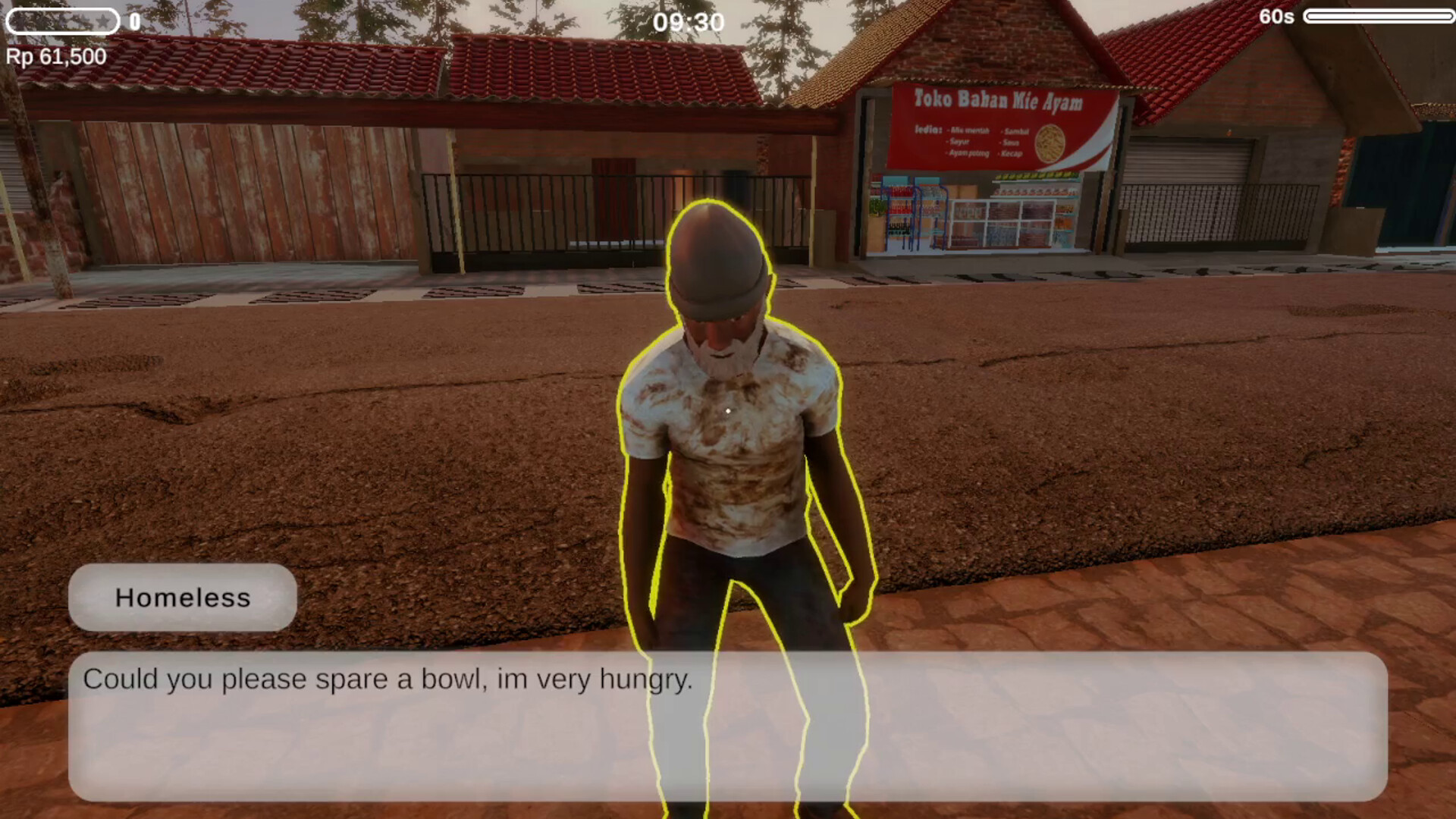Click the timer progress bar at top right
The height and width of the screenshot is (819, 1456).
pos(1379,17)
